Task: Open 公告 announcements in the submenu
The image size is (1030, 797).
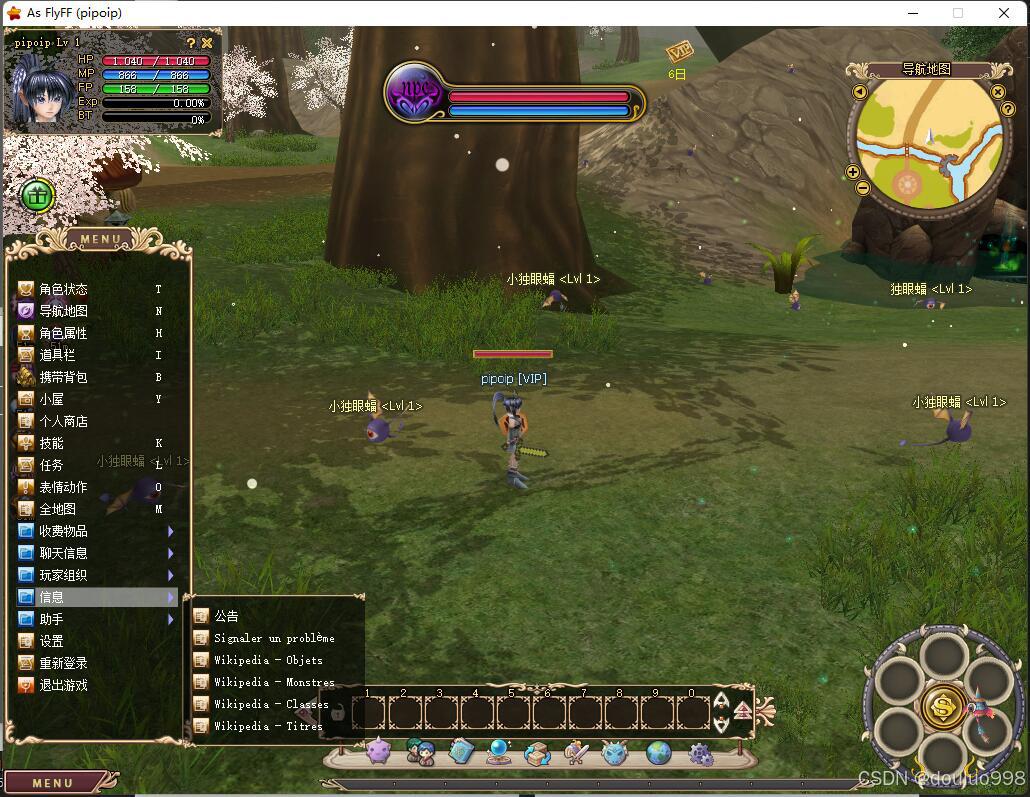Action: 226,616
